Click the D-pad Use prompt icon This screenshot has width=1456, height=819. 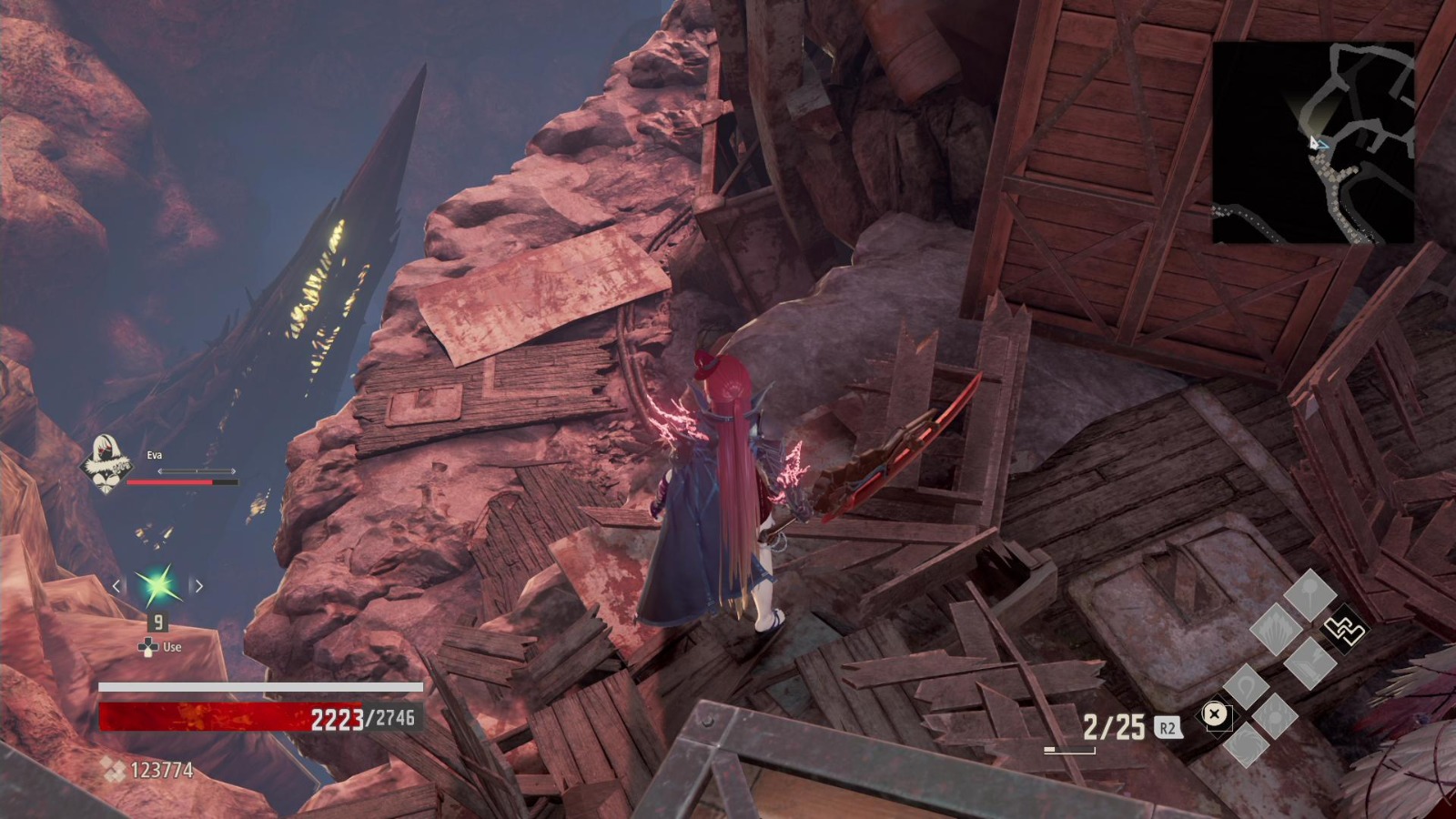tap(148, 648)
